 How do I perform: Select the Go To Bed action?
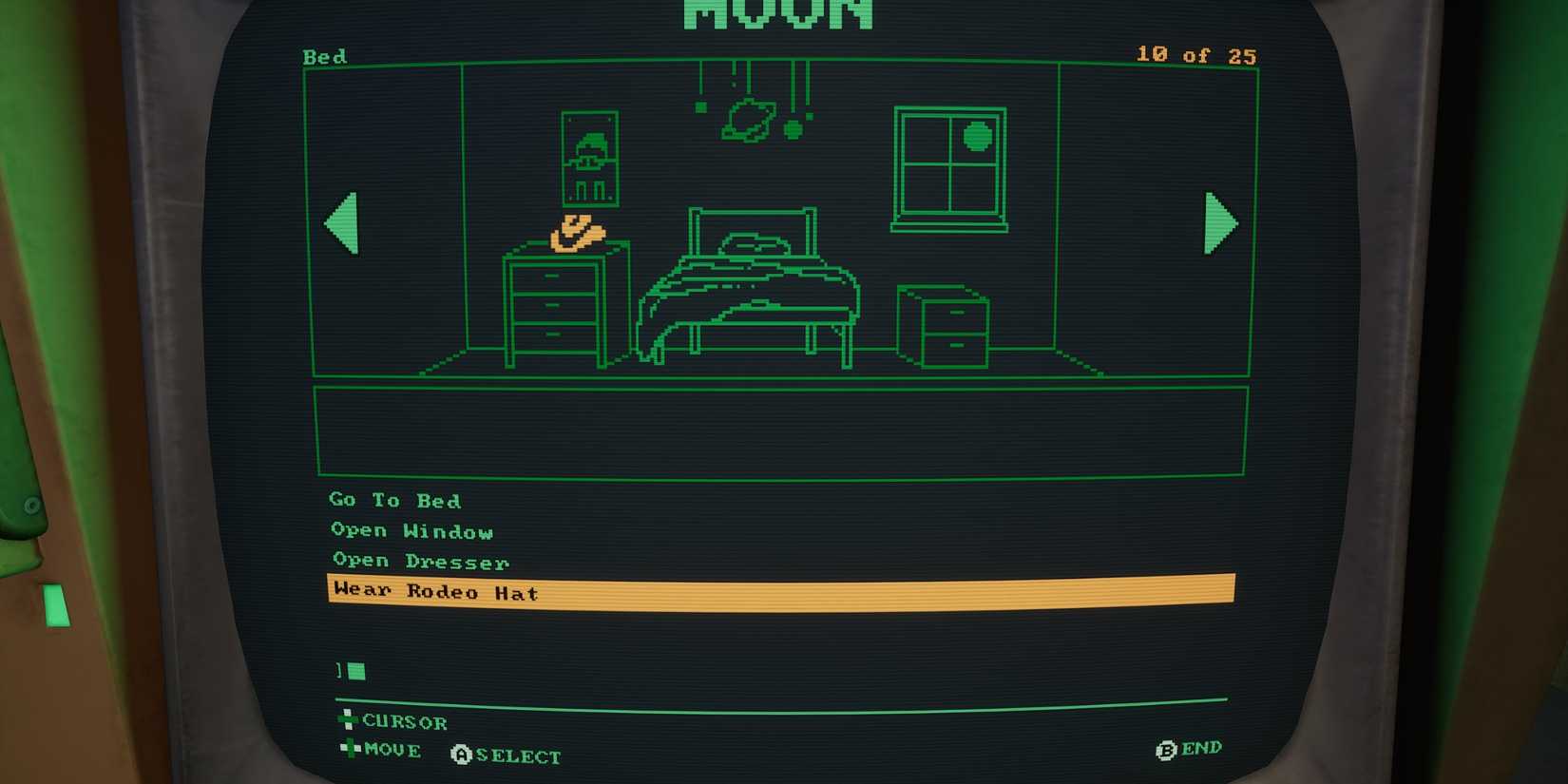click(x=394, y=501)
